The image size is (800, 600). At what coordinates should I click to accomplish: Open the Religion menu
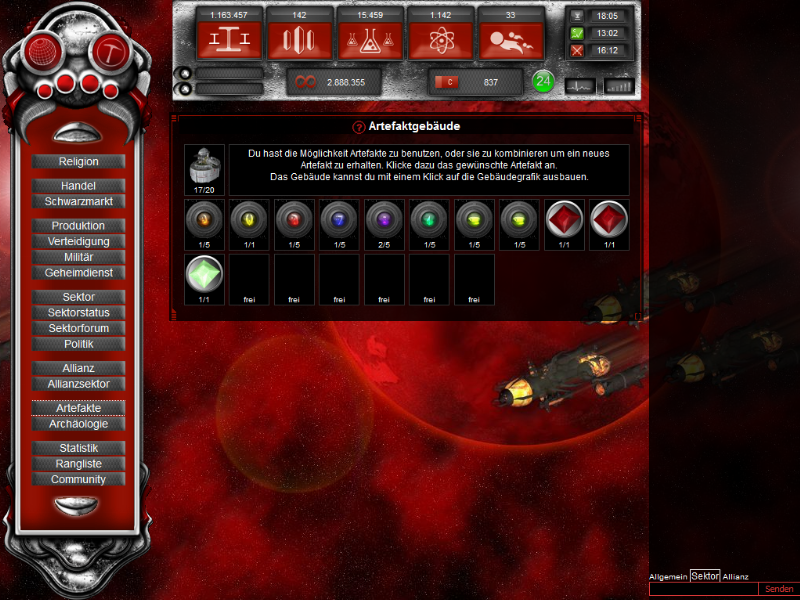79,161
